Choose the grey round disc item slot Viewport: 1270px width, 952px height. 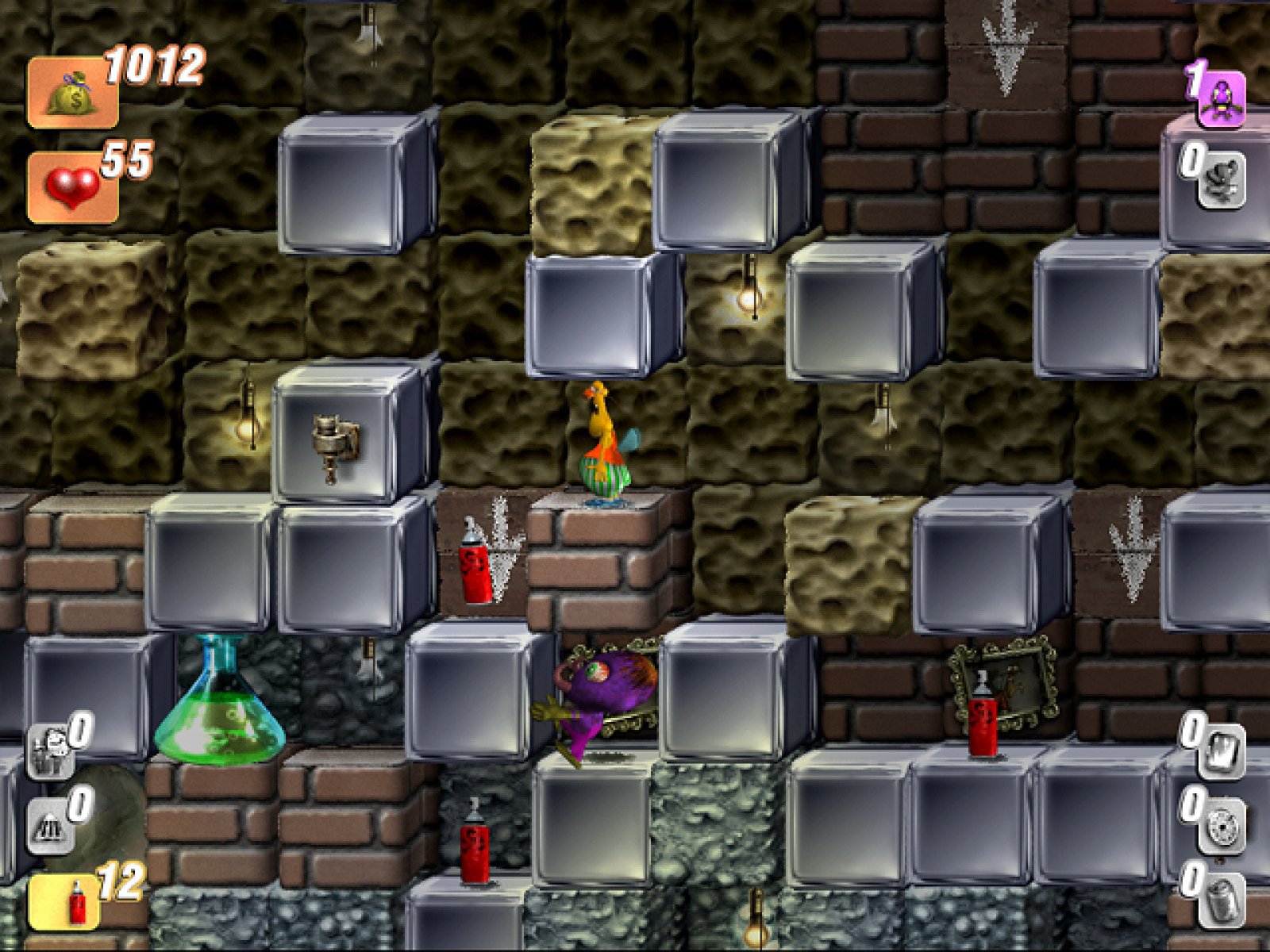pos(1221,827)
